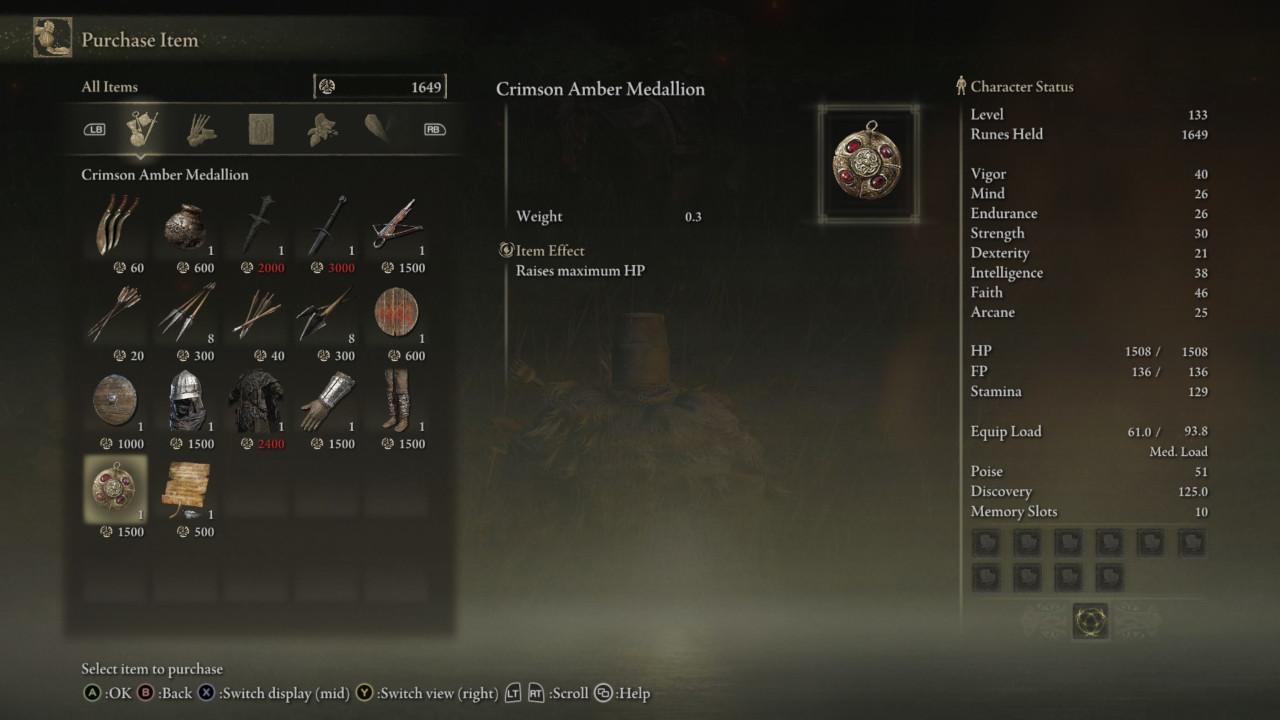The image size is (1280, 720).
Task: Pick the steel helmet for 1500
Action: click(x=186, y=401)
